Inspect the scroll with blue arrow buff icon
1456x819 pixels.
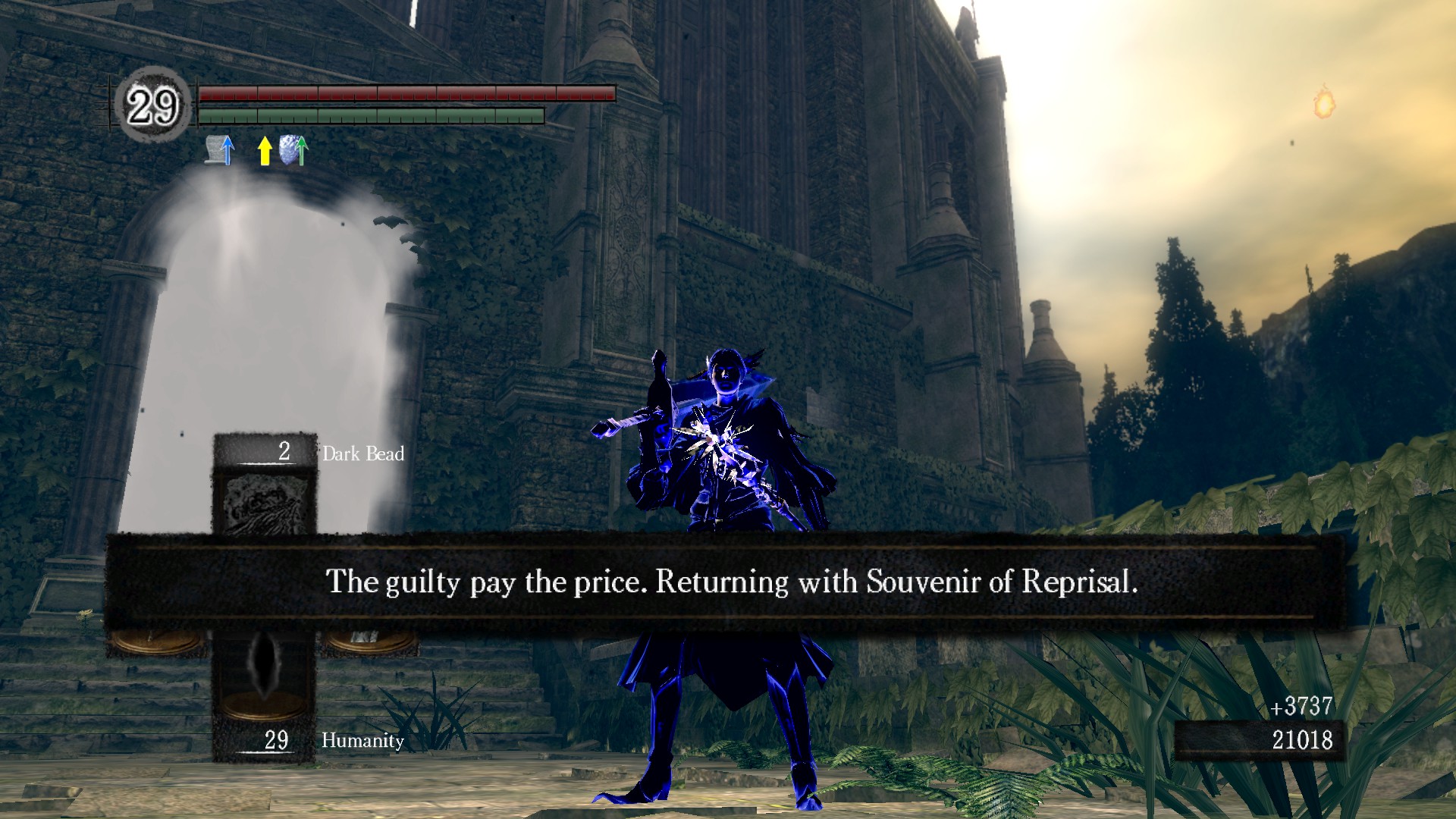(220, 150)
